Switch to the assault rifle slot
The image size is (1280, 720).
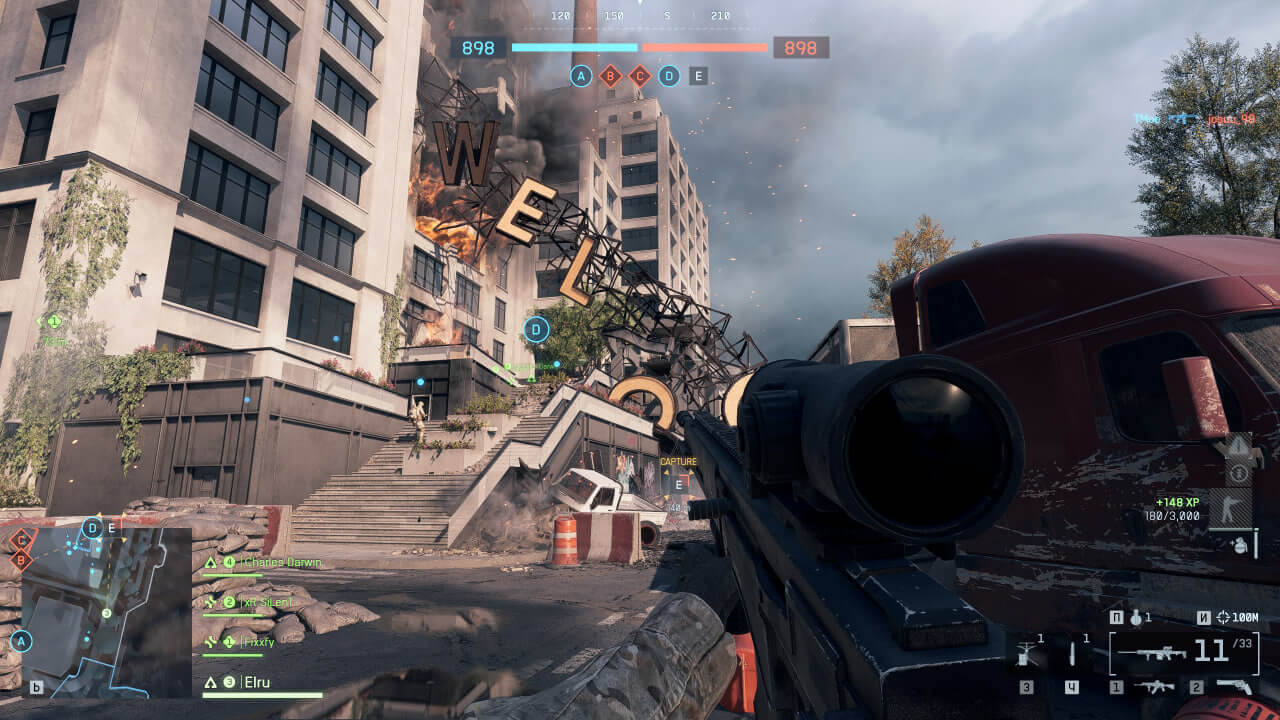[1156, 687]
